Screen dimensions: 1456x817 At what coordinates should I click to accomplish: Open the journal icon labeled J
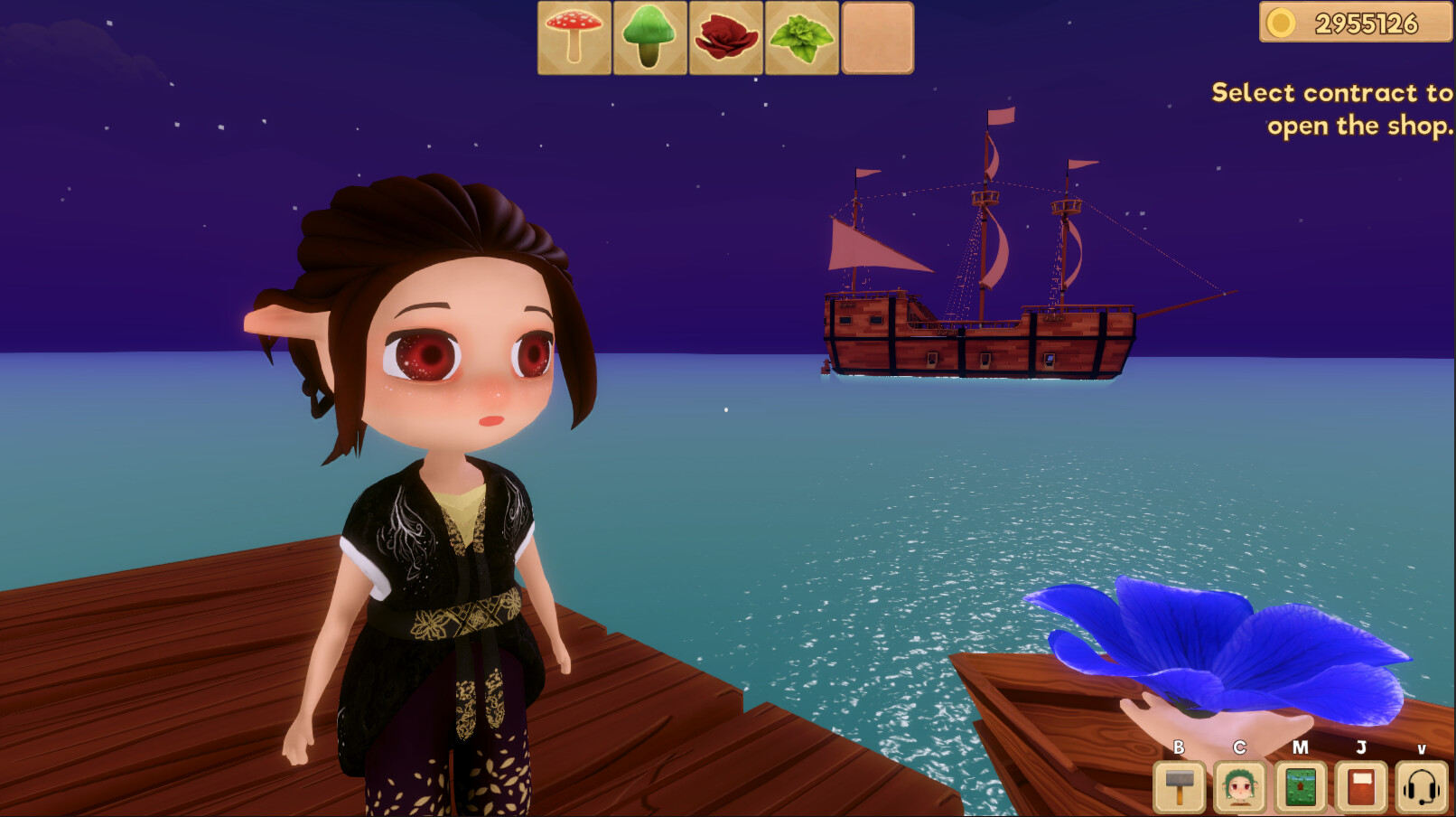coord(1359,787)
